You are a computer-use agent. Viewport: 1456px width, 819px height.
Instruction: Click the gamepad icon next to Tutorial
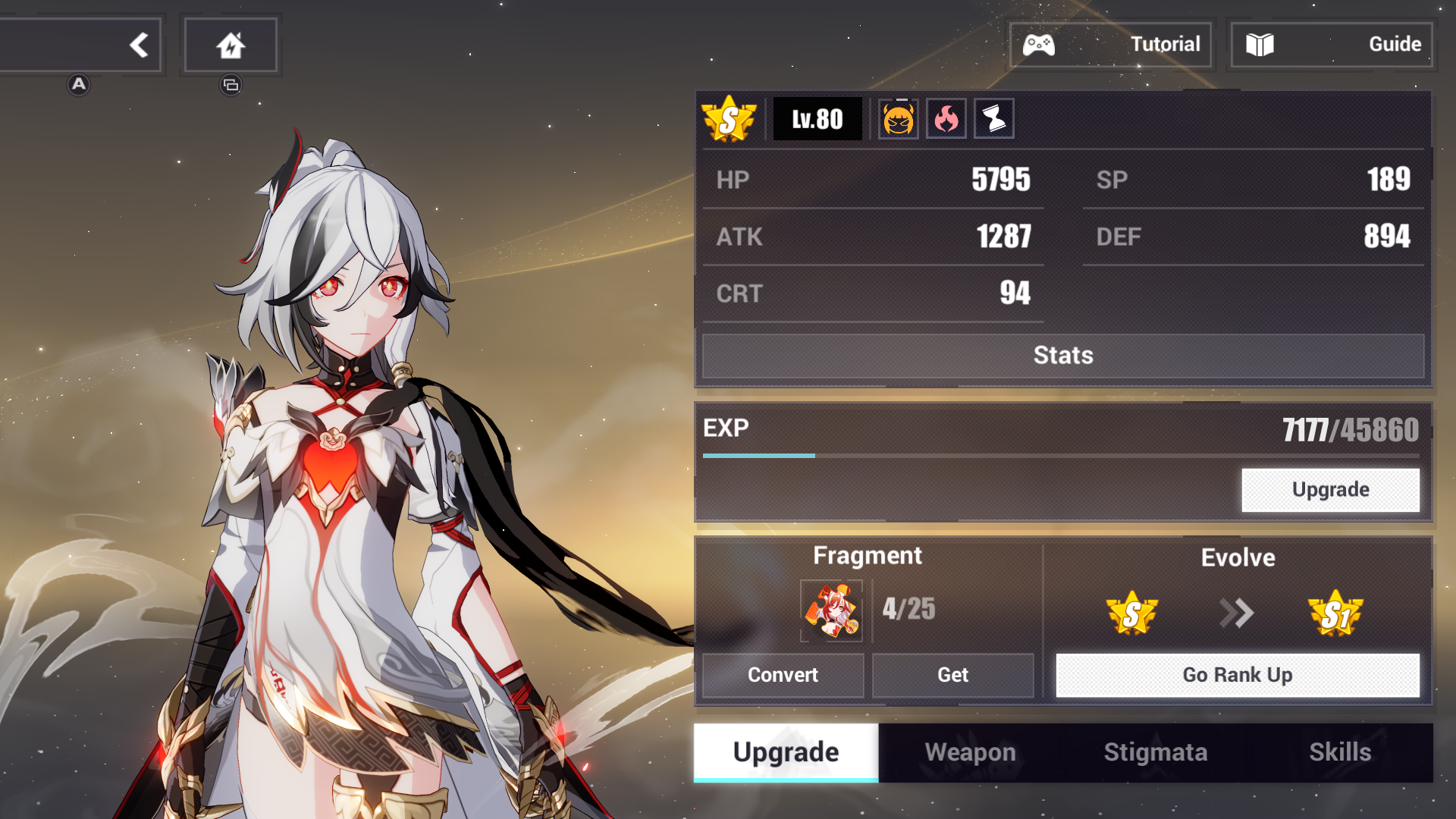pos(1040,44)
